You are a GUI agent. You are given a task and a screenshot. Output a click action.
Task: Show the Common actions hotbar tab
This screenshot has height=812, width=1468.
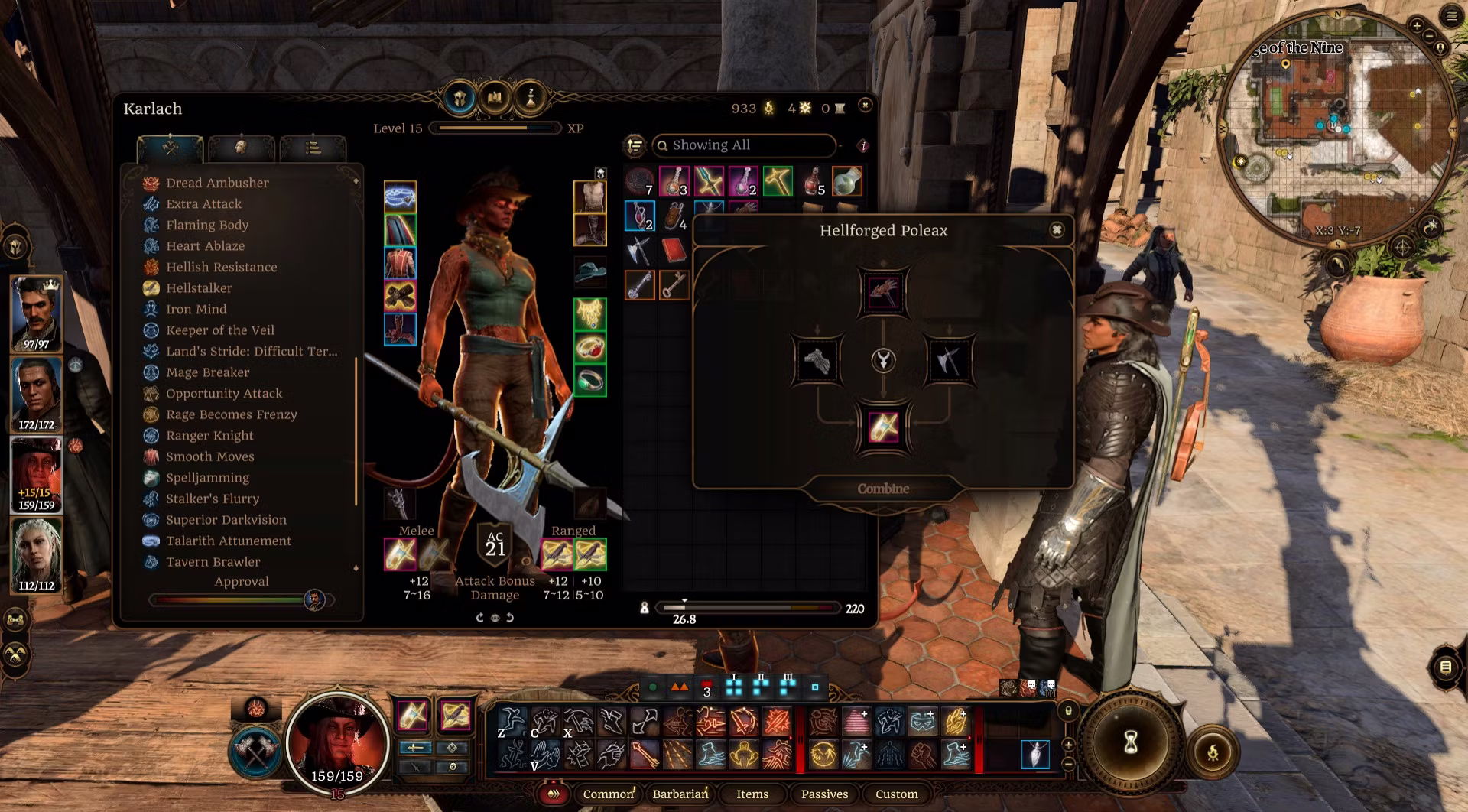[608, 794]
